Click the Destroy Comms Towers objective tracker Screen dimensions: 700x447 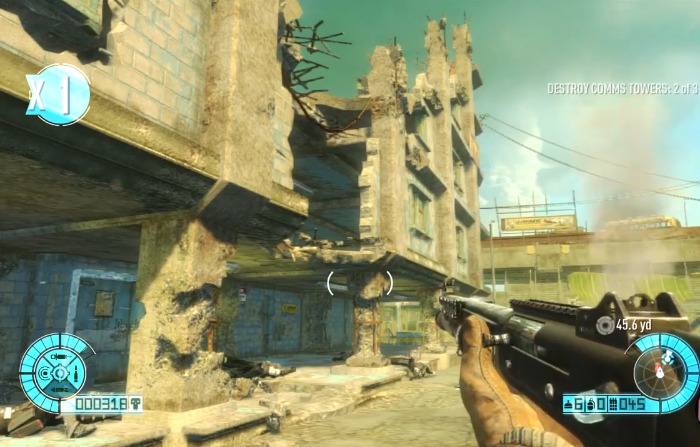point(620,89)
